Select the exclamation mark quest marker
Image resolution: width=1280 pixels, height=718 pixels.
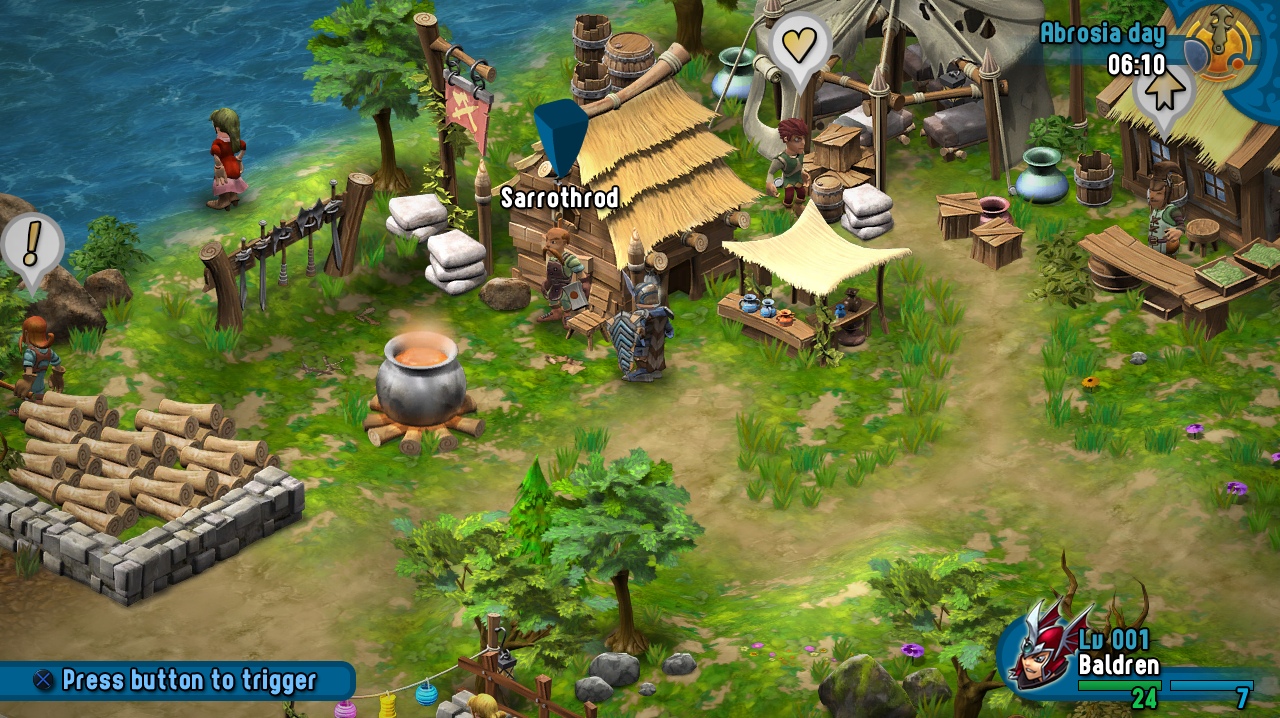pos(32,243)
